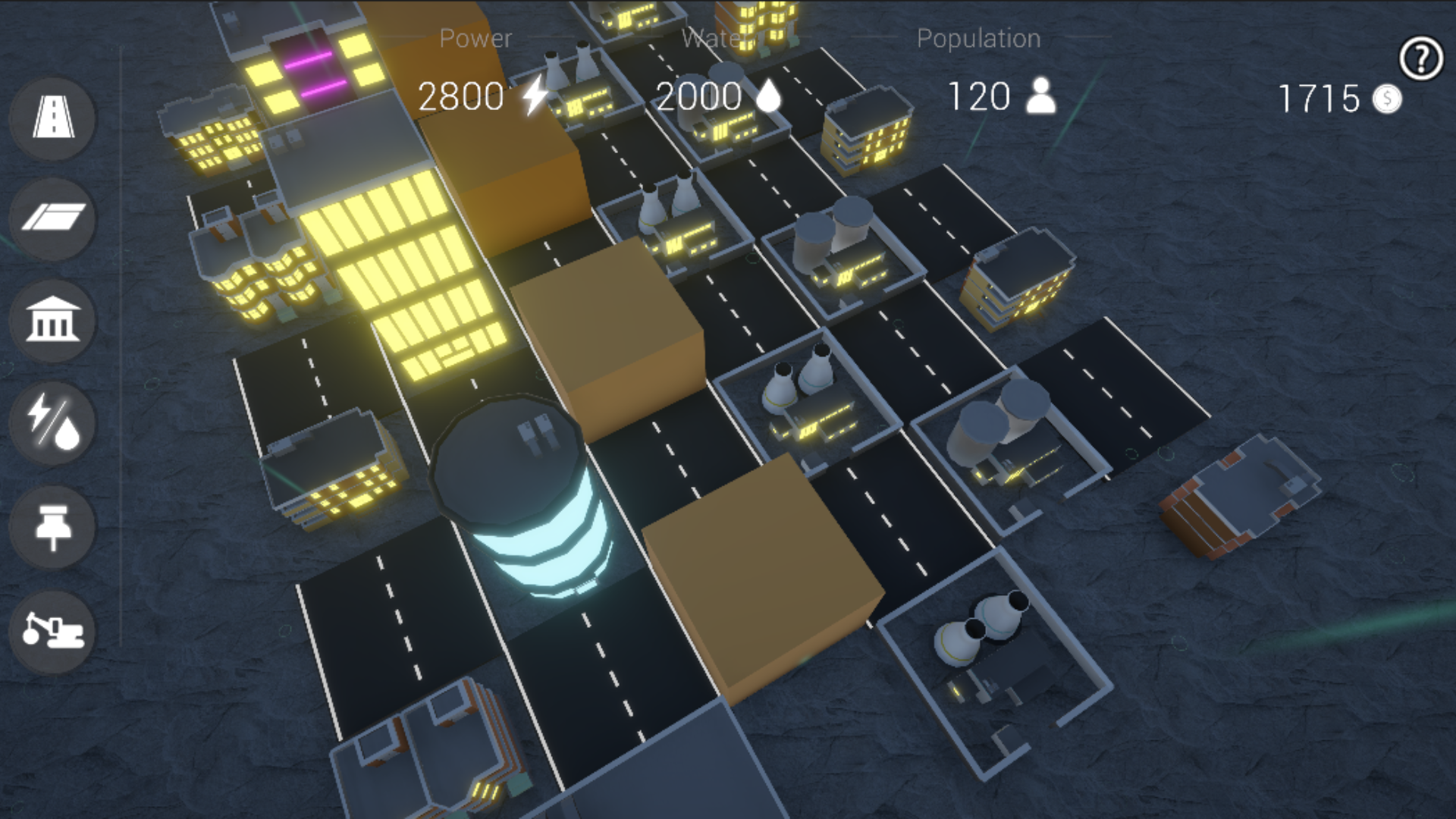Screen dimensions: 1456x819
Task: Click the 2800 power value
Action: [461, 96]
